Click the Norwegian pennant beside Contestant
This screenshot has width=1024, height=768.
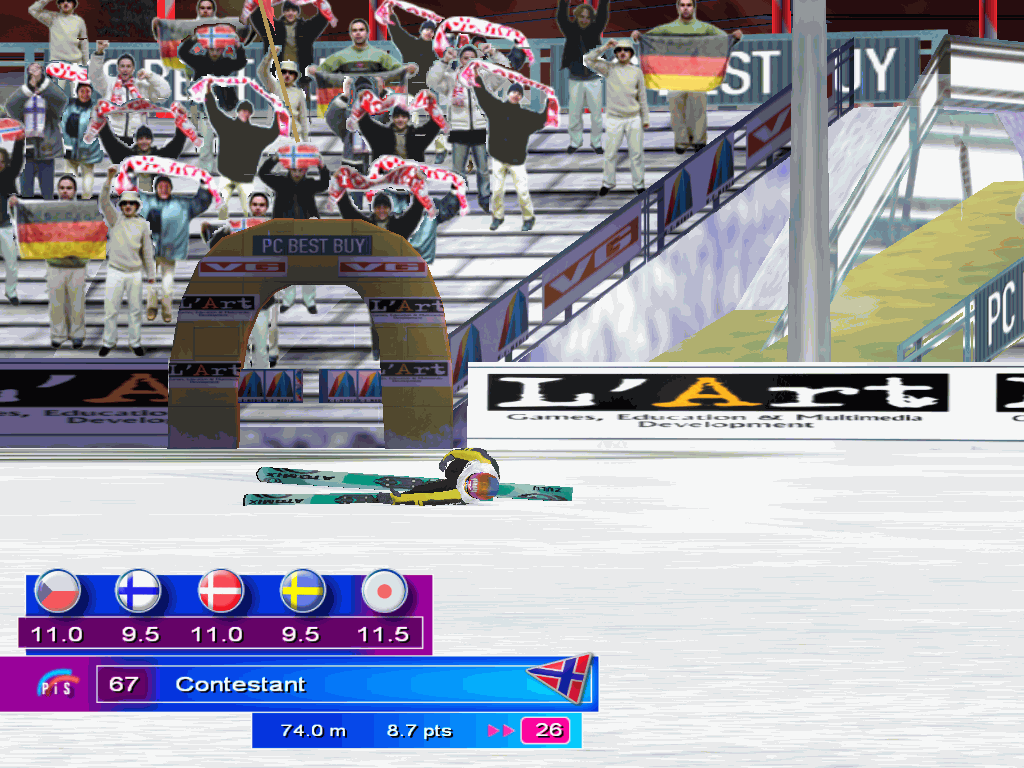(x=560, y=679)
